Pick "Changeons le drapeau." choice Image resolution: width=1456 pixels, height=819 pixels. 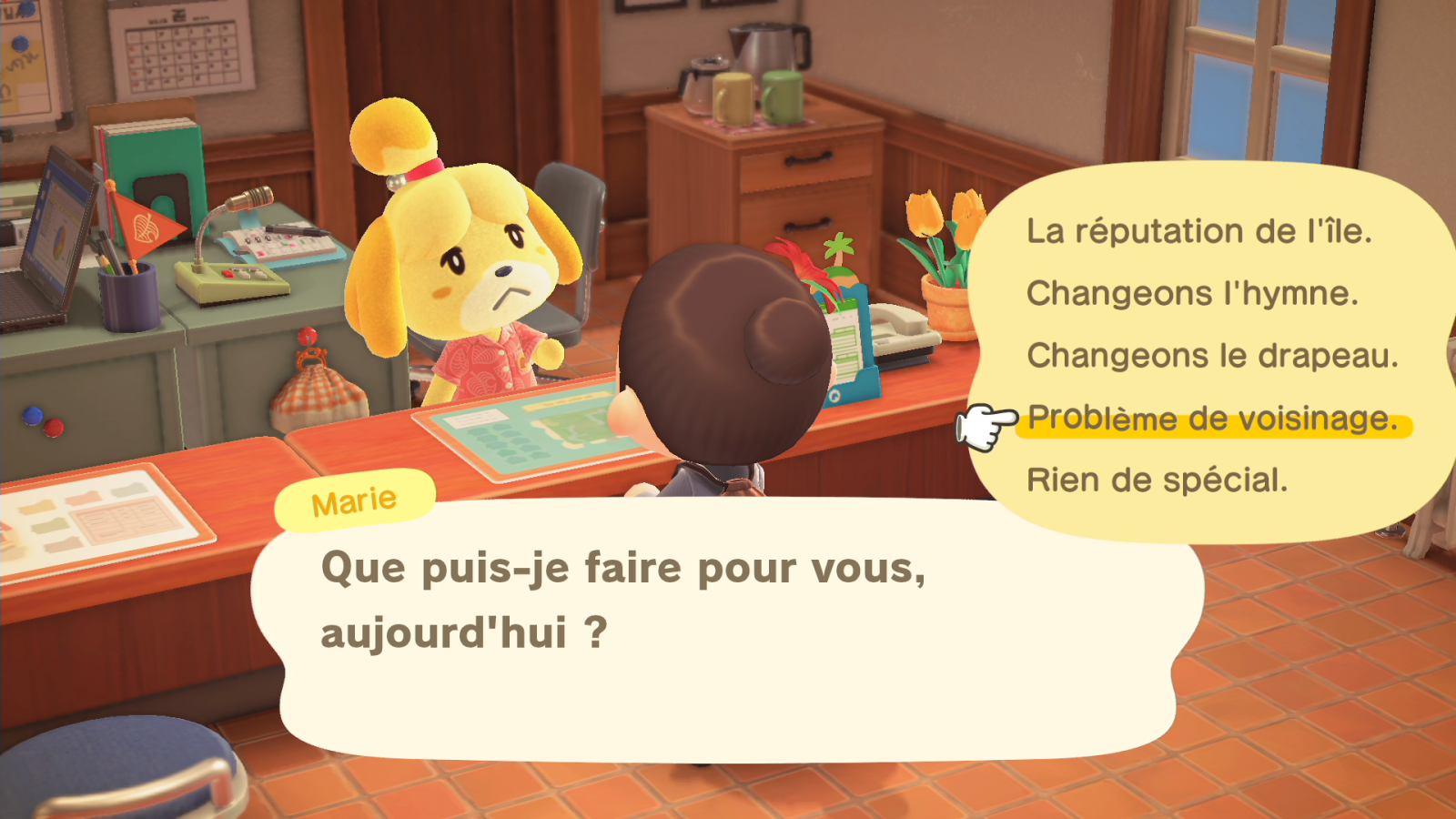(x=1212, y=355)
